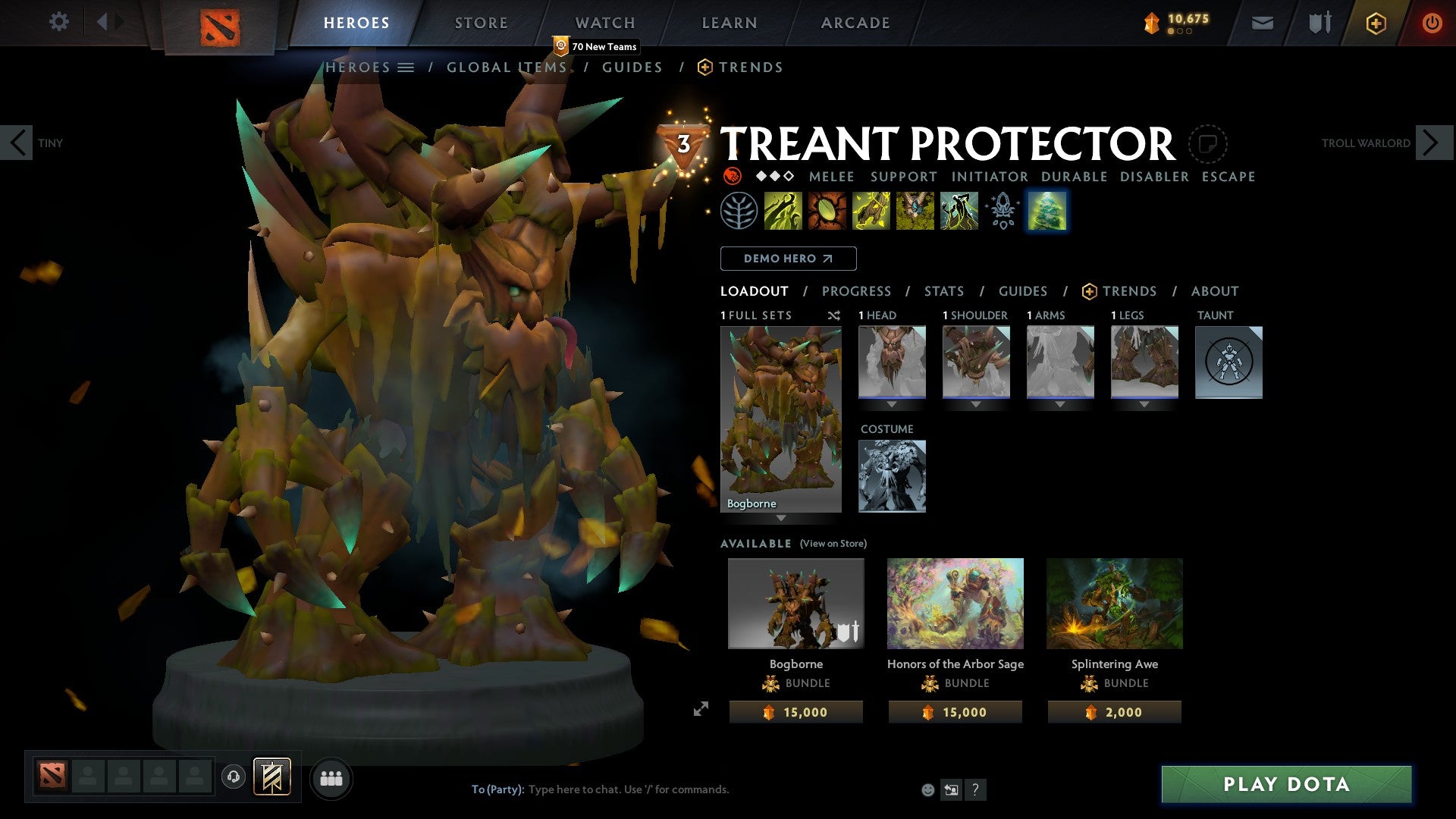Switch to the Progress tab
This screenshot has width=1456, height=819.
pos(856,290)
